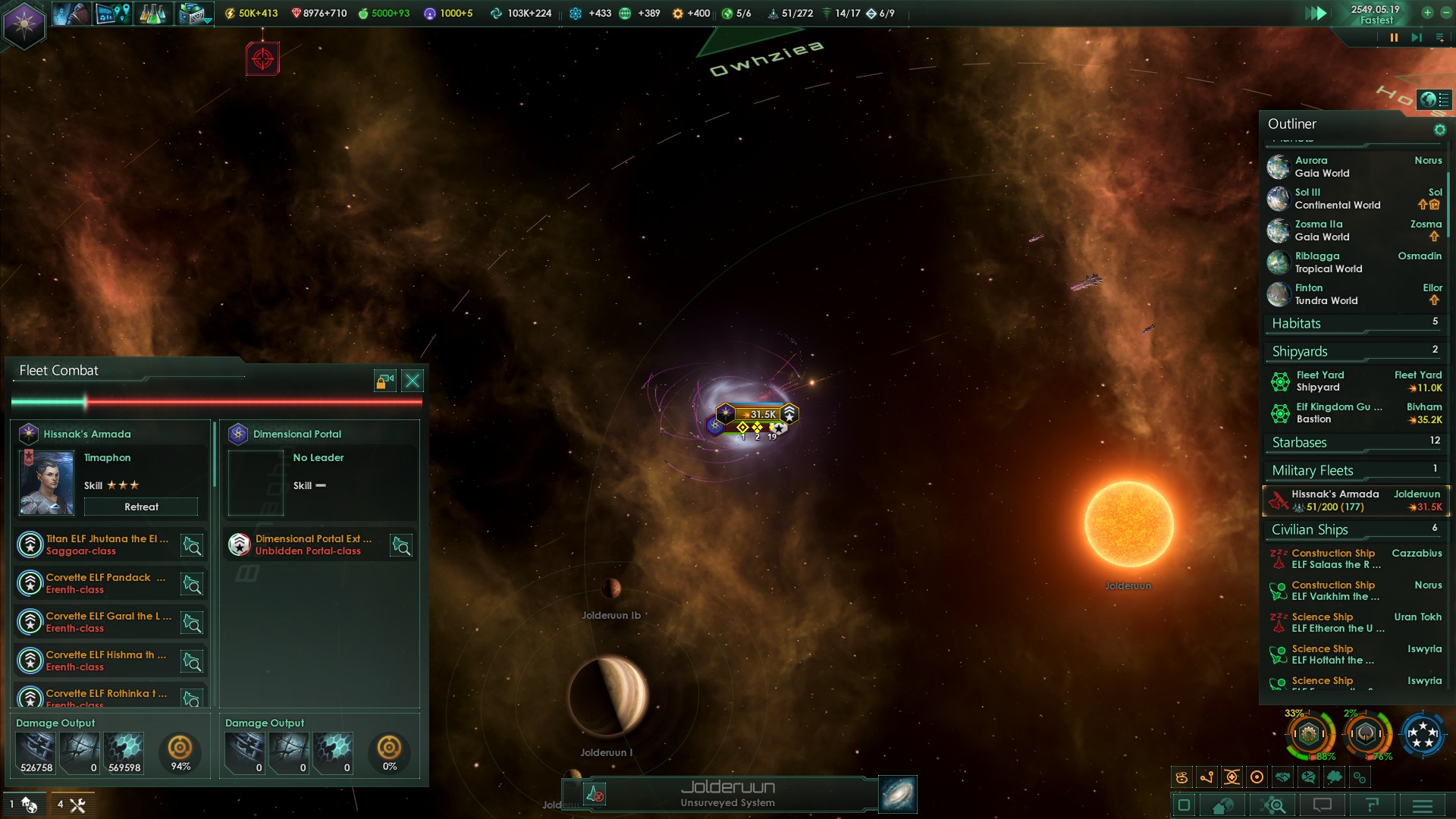Open the empire emblem government screen
The width and height of the screenshot is (1456, 819).
click(24, 24)
